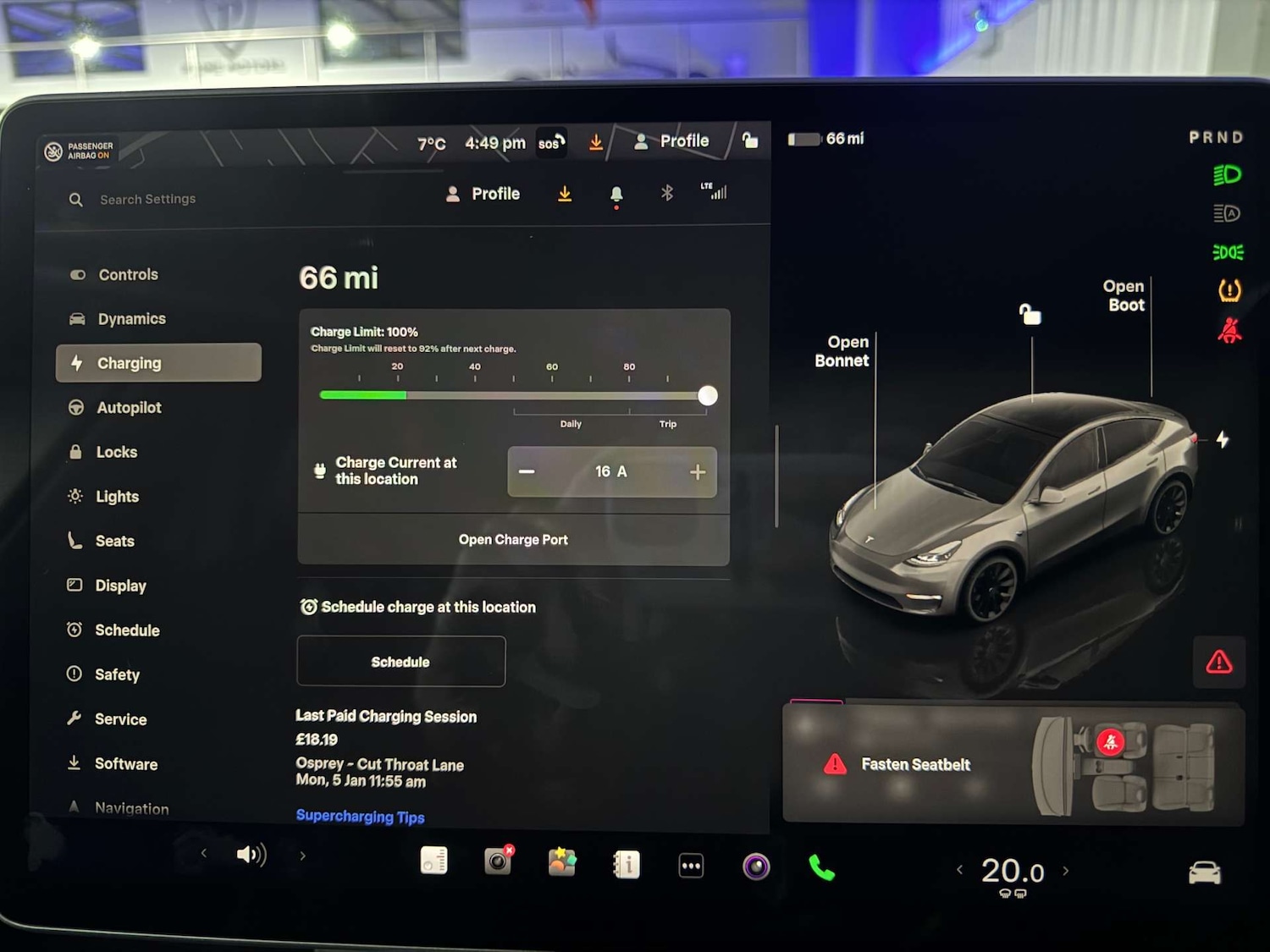Switch to the Display settings section
The image size is (1270, 952).
121,586
